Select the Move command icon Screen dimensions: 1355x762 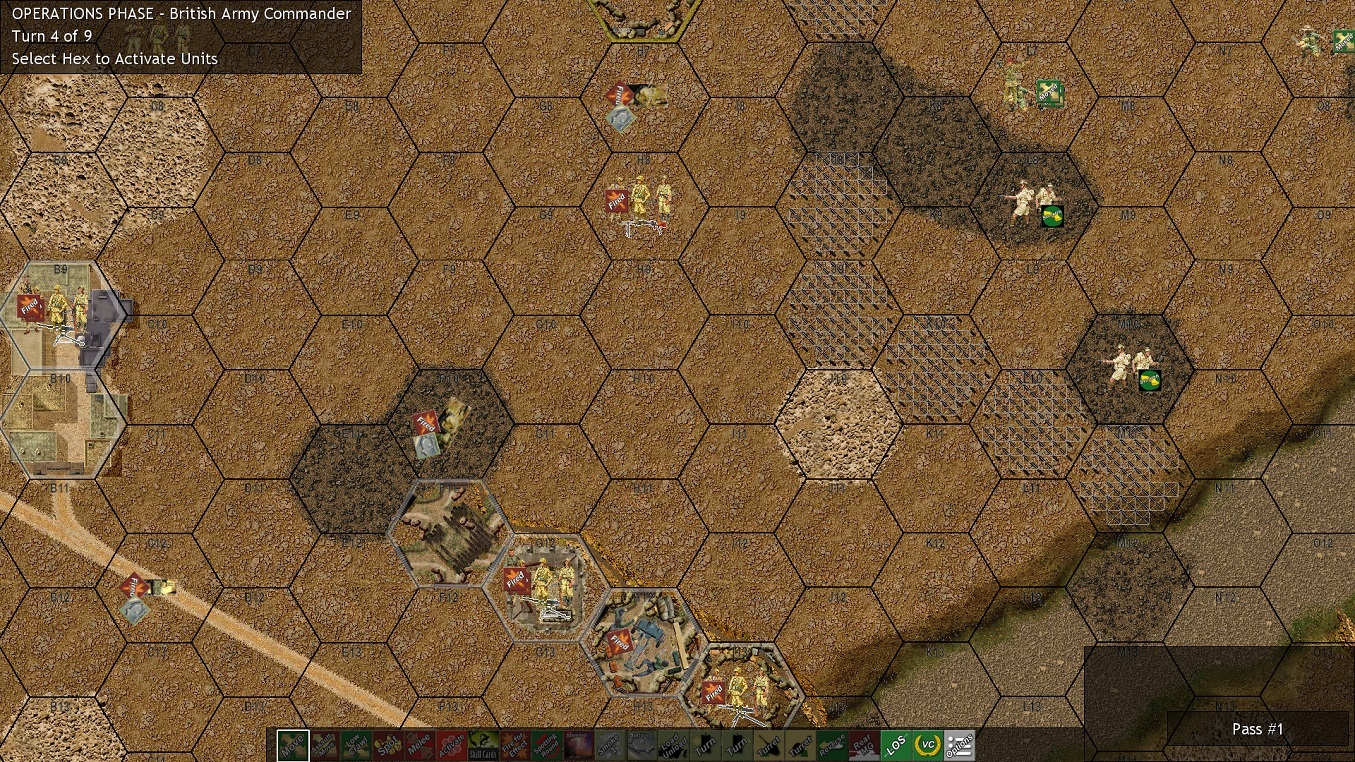[291, 746]
